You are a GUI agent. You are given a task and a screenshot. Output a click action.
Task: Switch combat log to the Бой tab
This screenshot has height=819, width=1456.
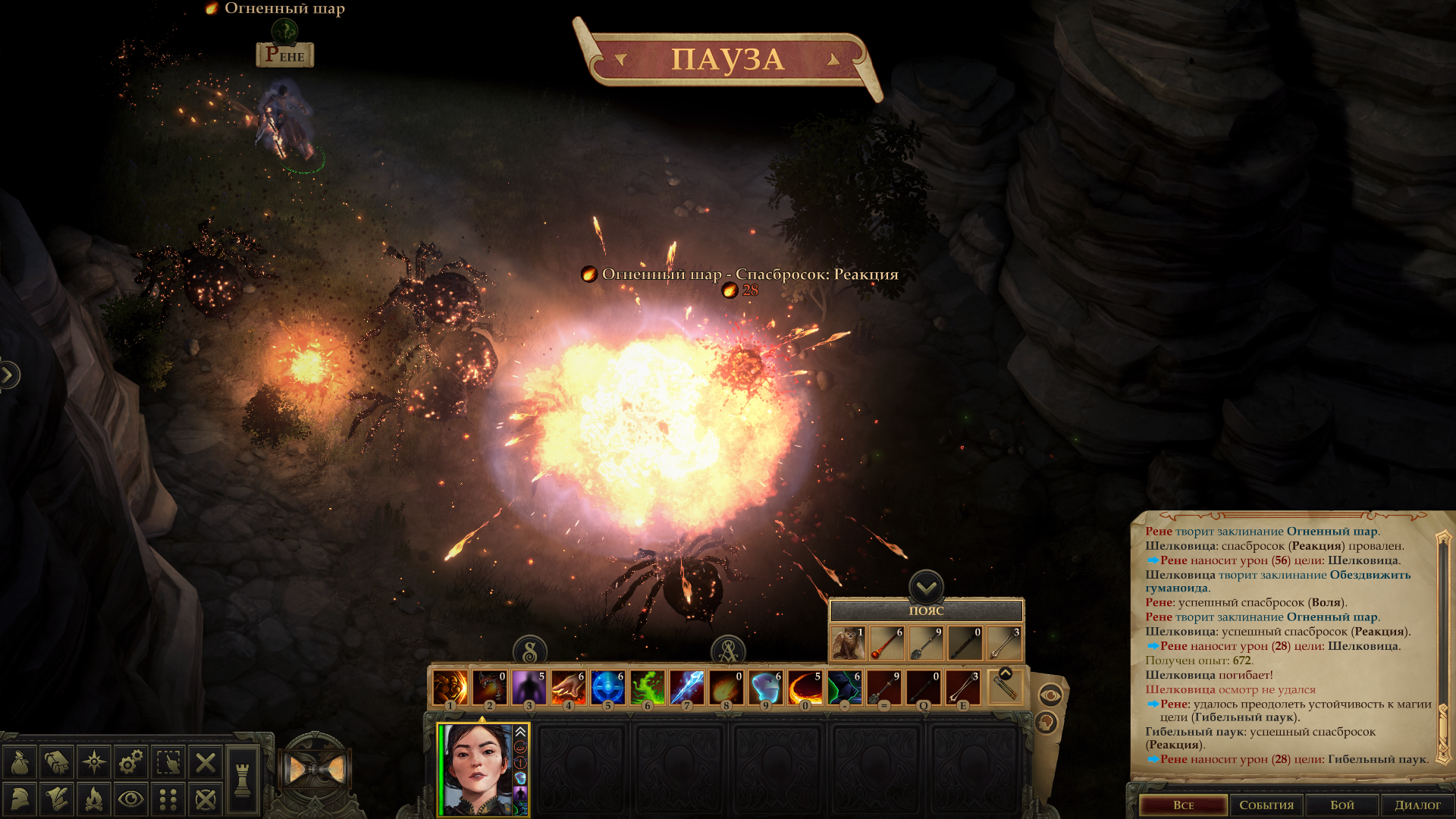pos(1341,805)
